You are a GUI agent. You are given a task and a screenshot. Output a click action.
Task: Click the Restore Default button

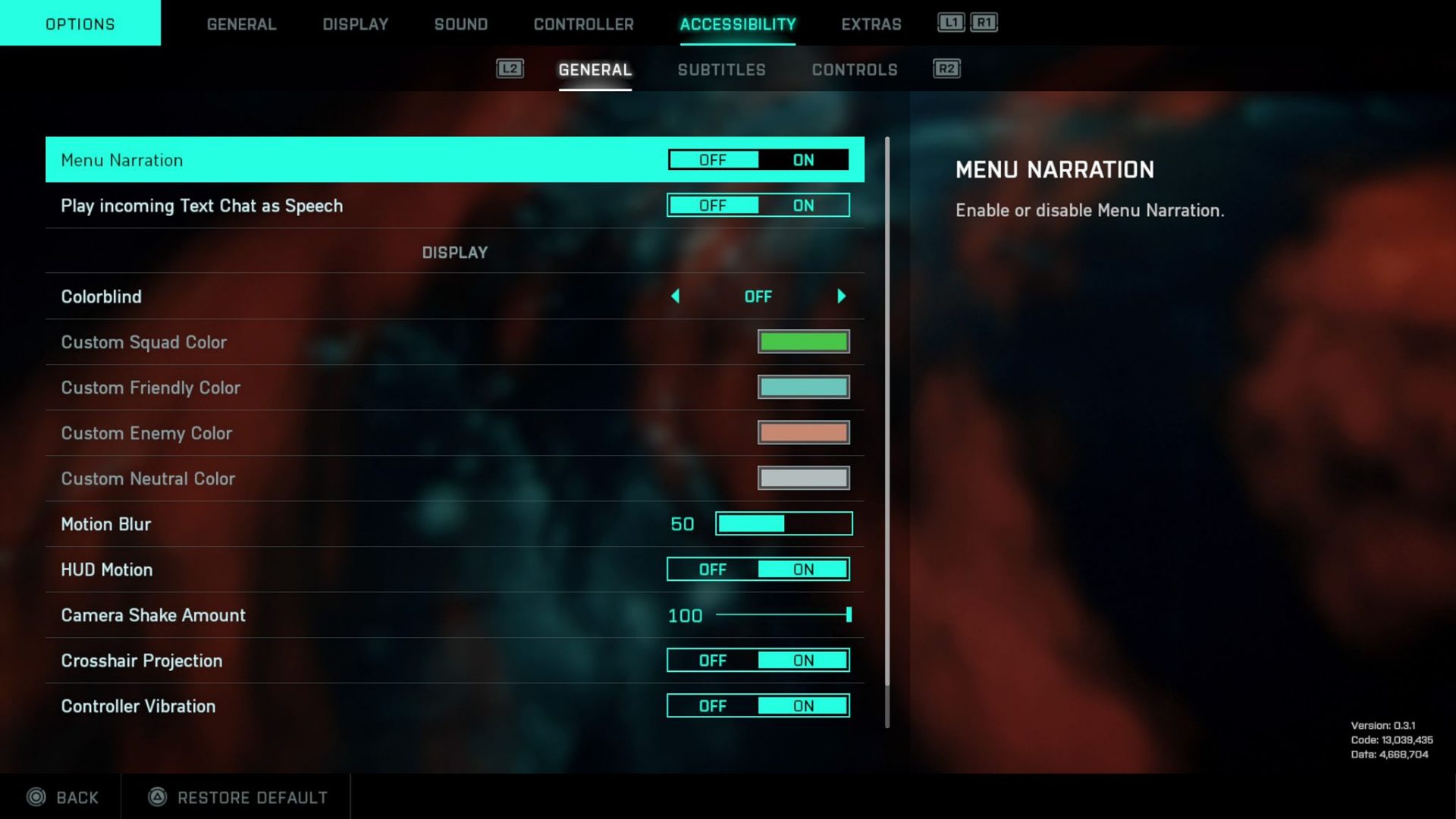pyautogui.click(x=235, y=797)
